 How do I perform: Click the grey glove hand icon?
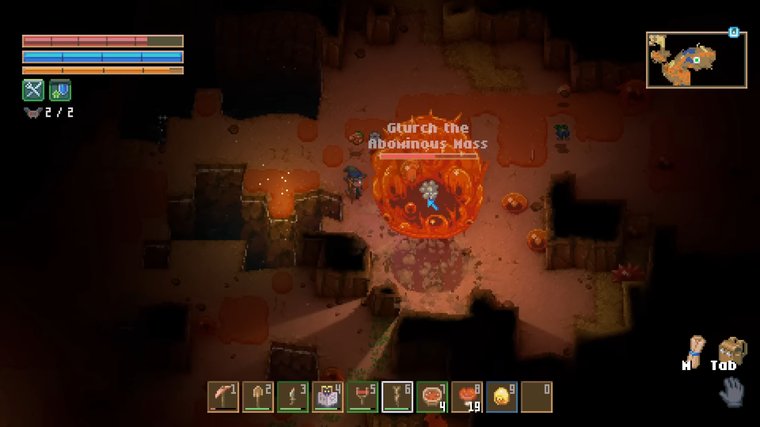(x=731, y=391)
